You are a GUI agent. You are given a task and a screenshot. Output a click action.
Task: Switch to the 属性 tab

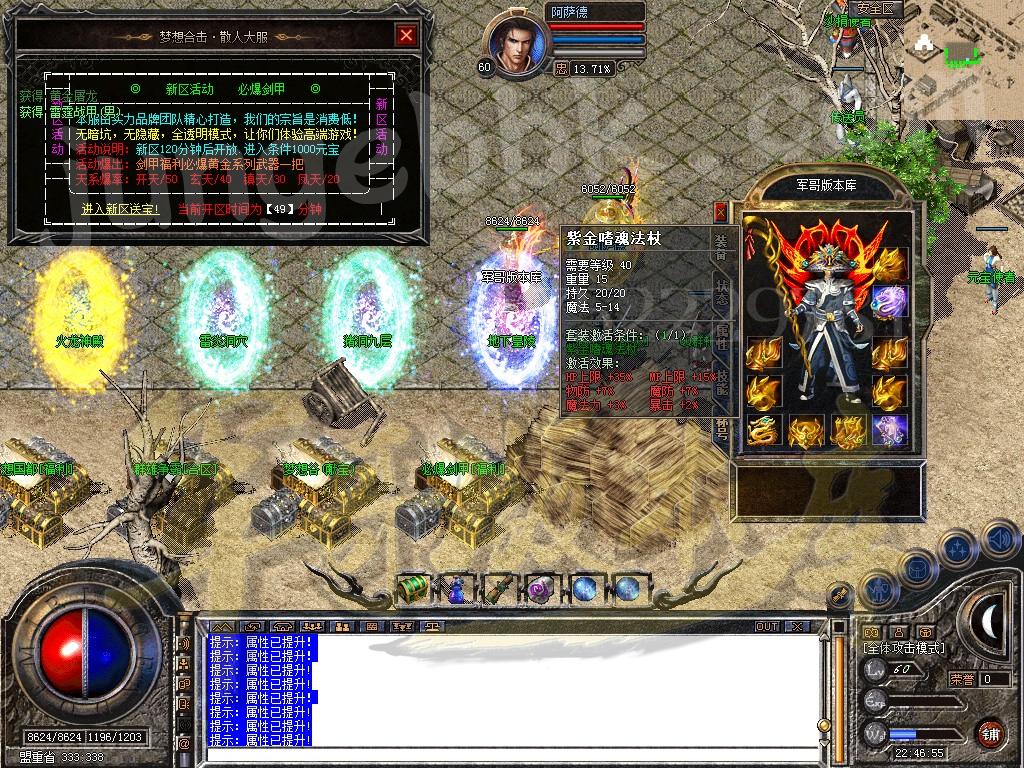click(x=723, y=336)
